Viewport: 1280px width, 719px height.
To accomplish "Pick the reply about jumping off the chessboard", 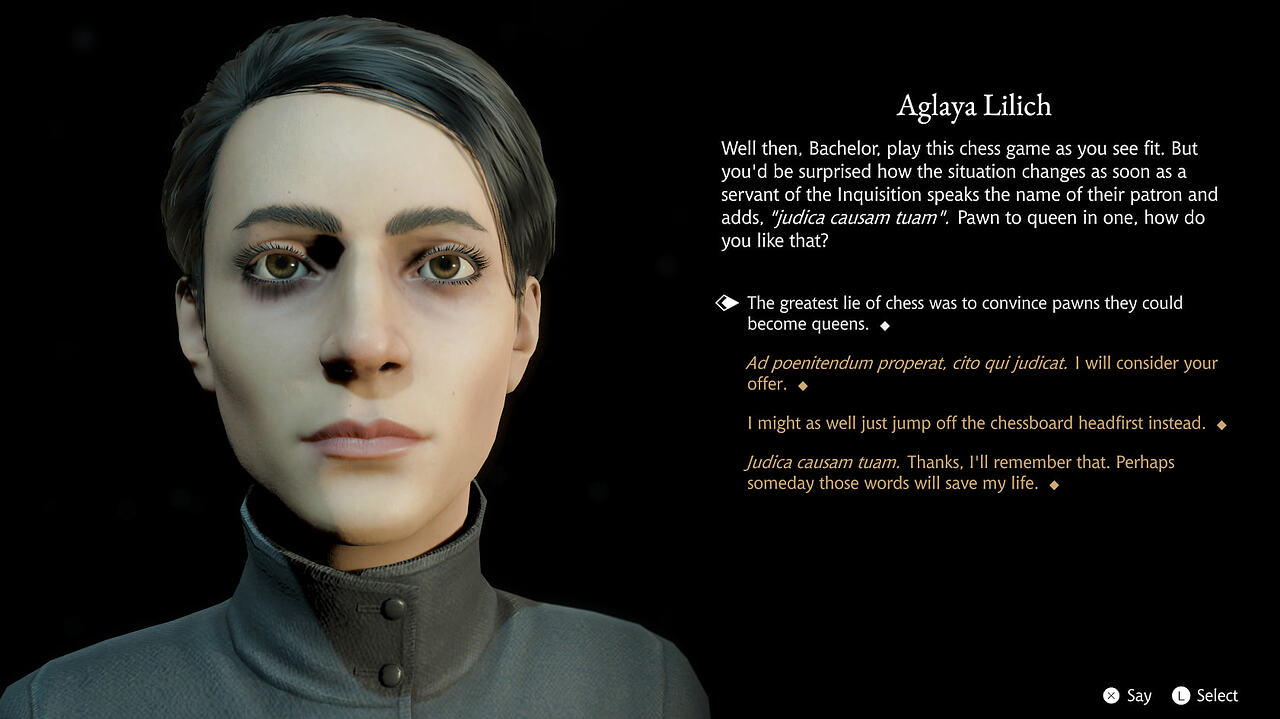I will (x=976, y=423).
